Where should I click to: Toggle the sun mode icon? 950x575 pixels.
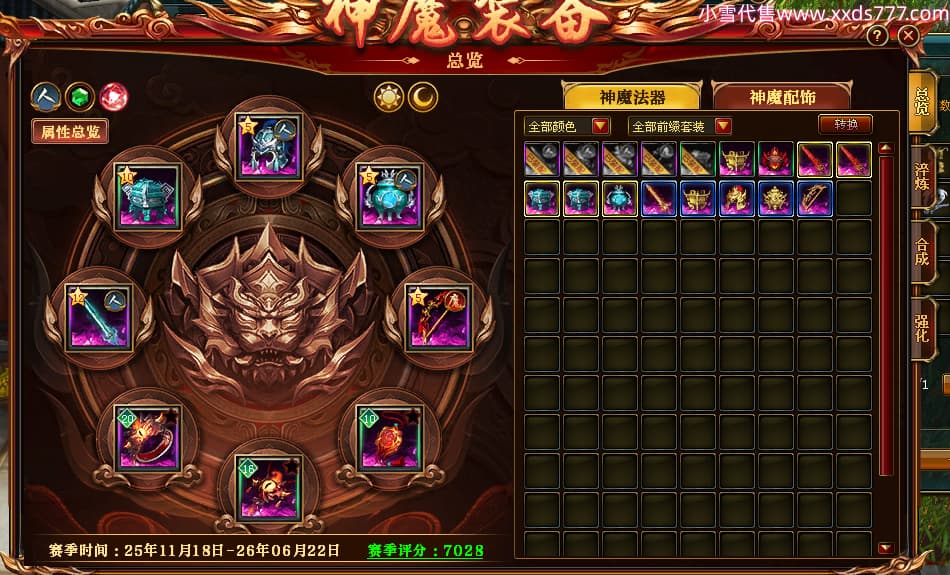point(388,97)
